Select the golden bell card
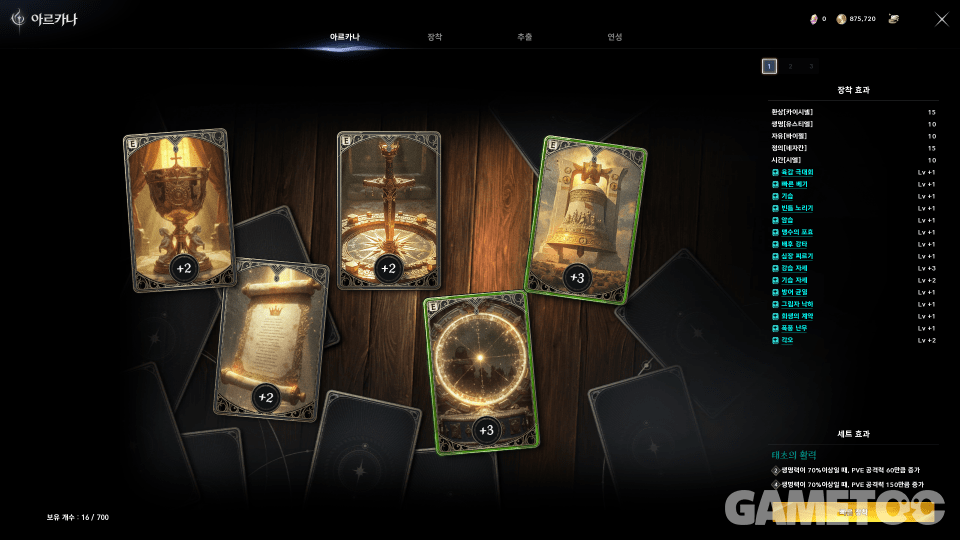The width and height of the screenshot is (960, 540). [x=585, y=220]
